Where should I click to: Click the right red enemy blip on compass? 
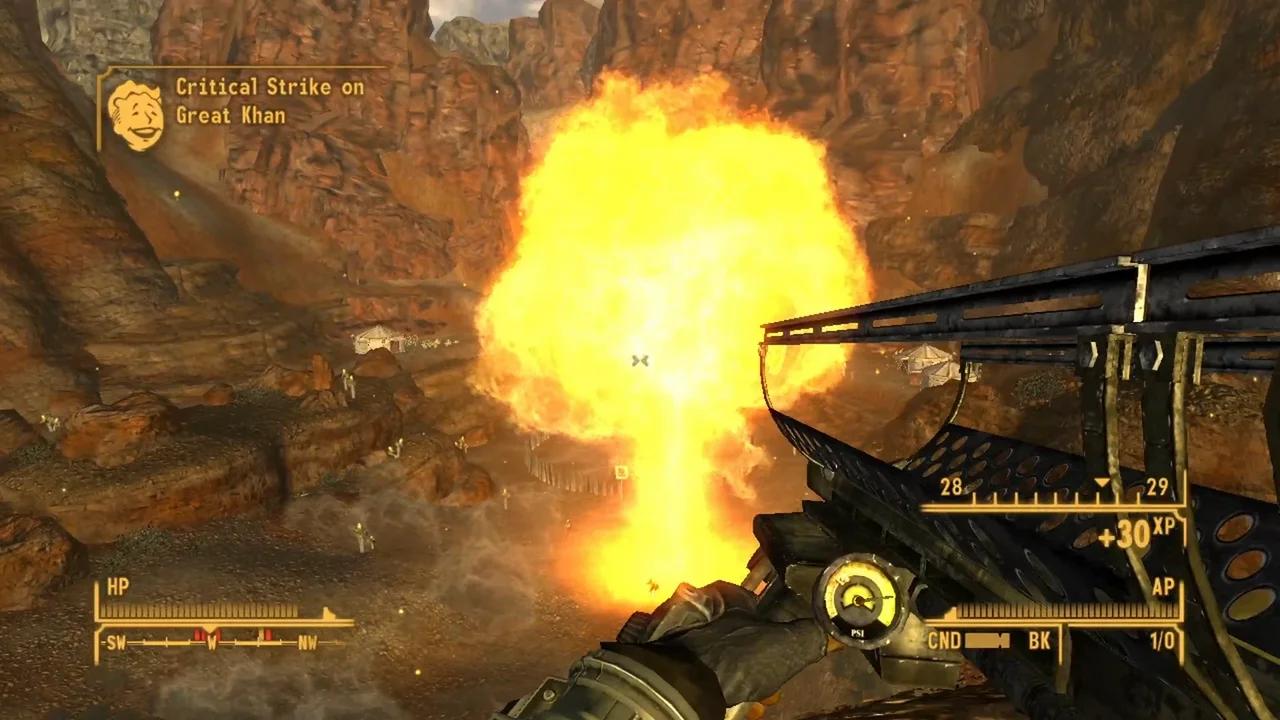pyautogui.click(x=266, y=632)
